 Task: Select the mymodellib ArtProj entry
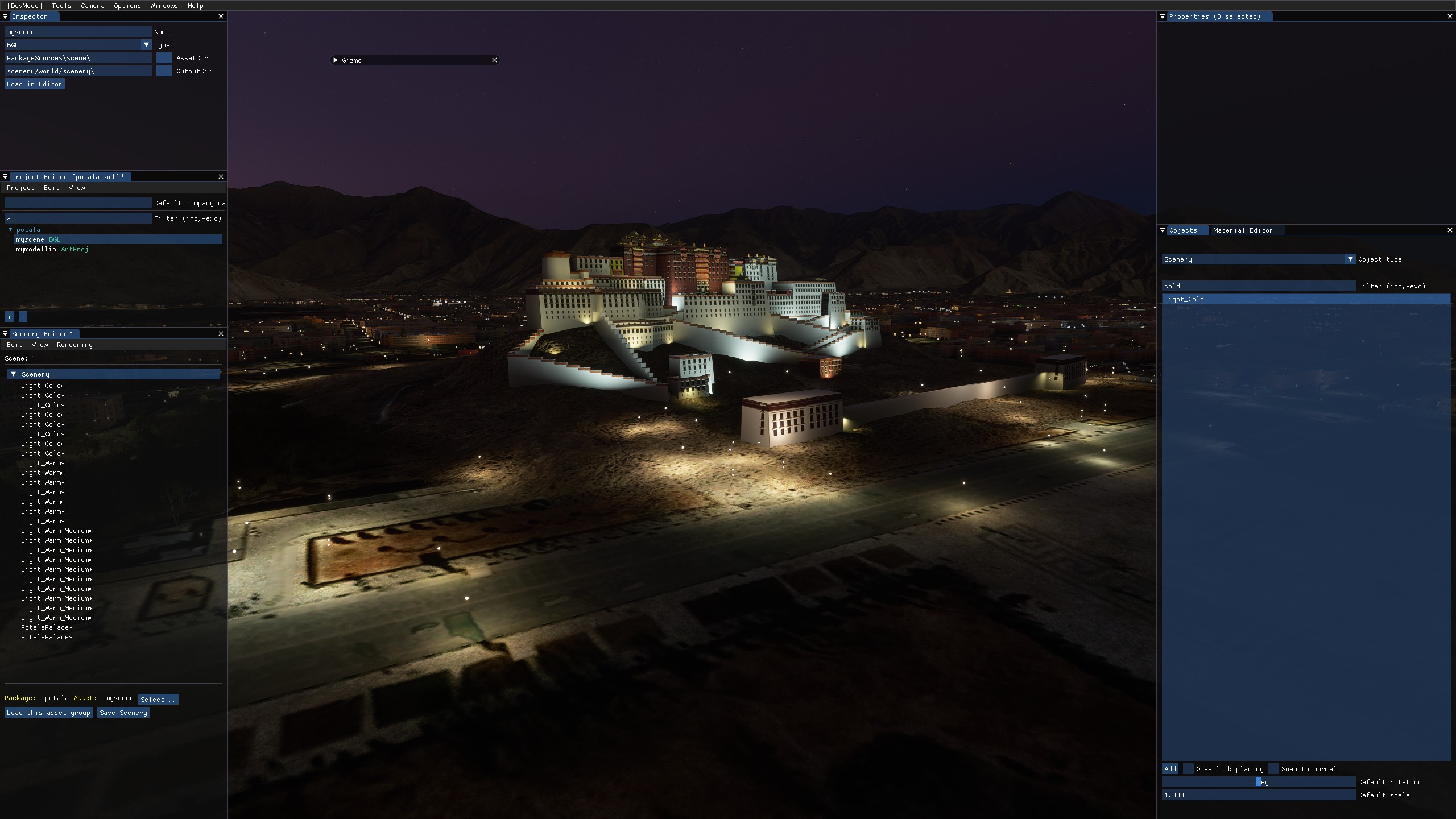tap(52, 249)
